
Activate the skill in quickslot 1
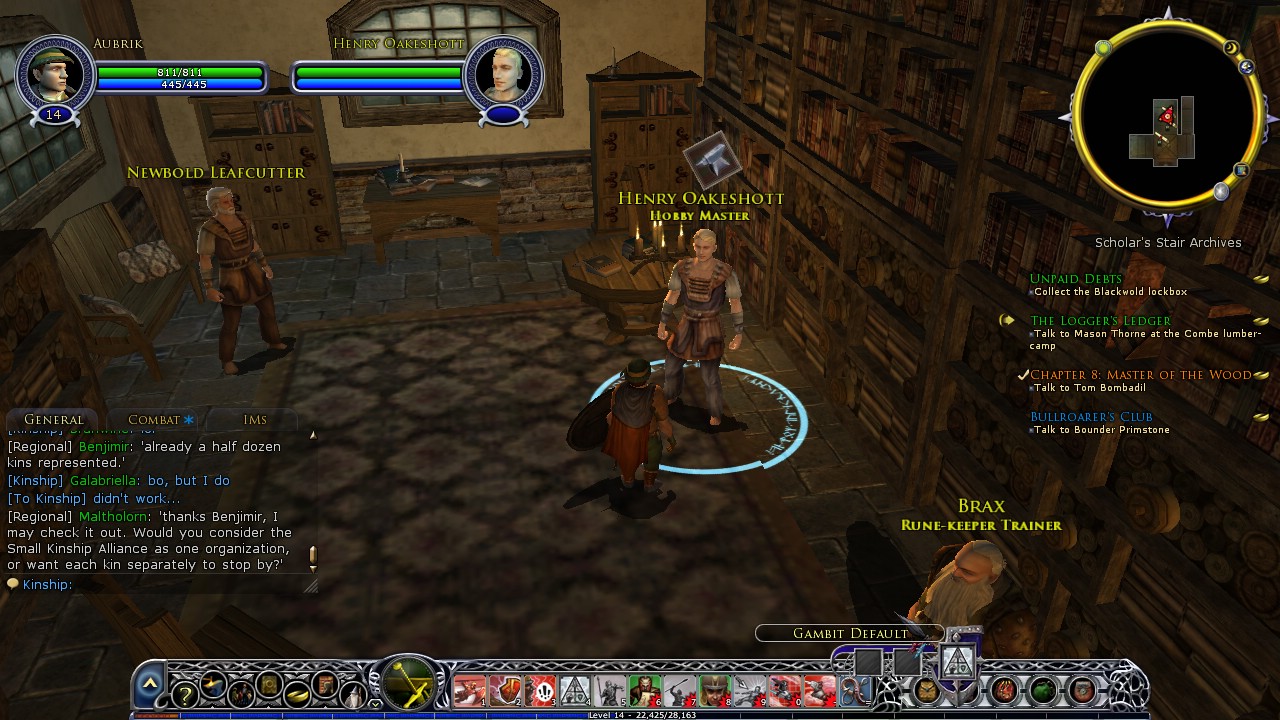click(469, 691)
